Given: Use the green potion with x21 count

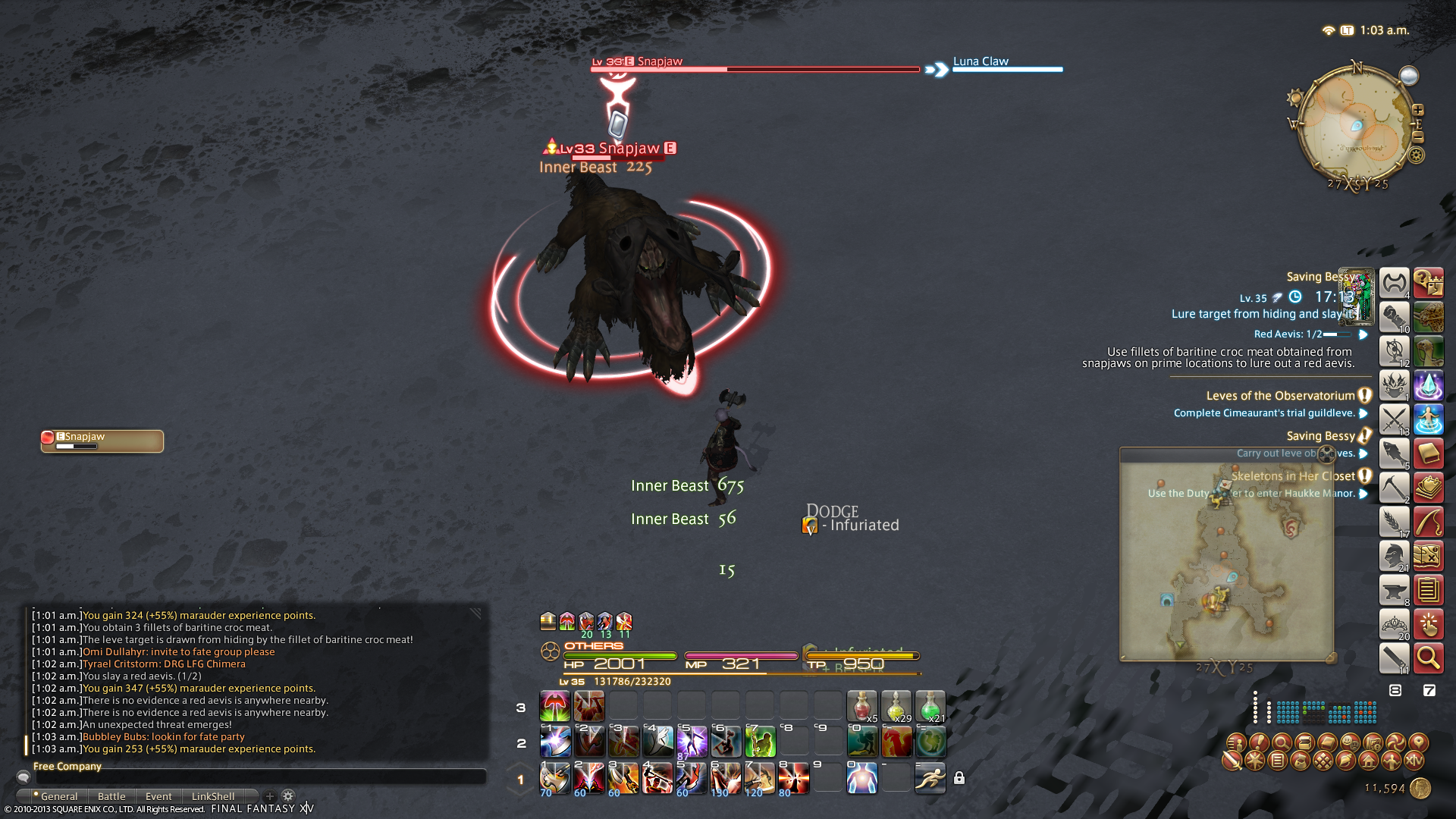Looking at the screenshot, I should [x=930, y=706].
